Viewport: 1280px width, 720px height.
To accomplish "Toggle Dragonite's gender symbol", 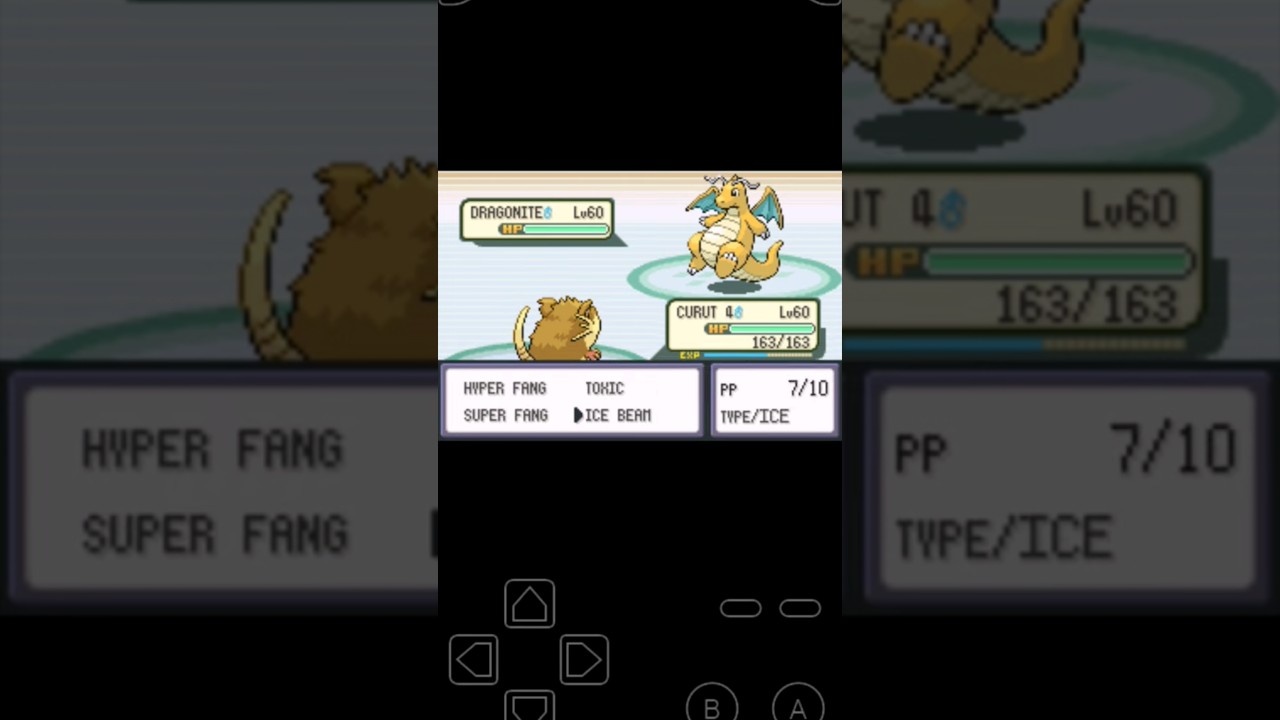I will pos(548,211).
